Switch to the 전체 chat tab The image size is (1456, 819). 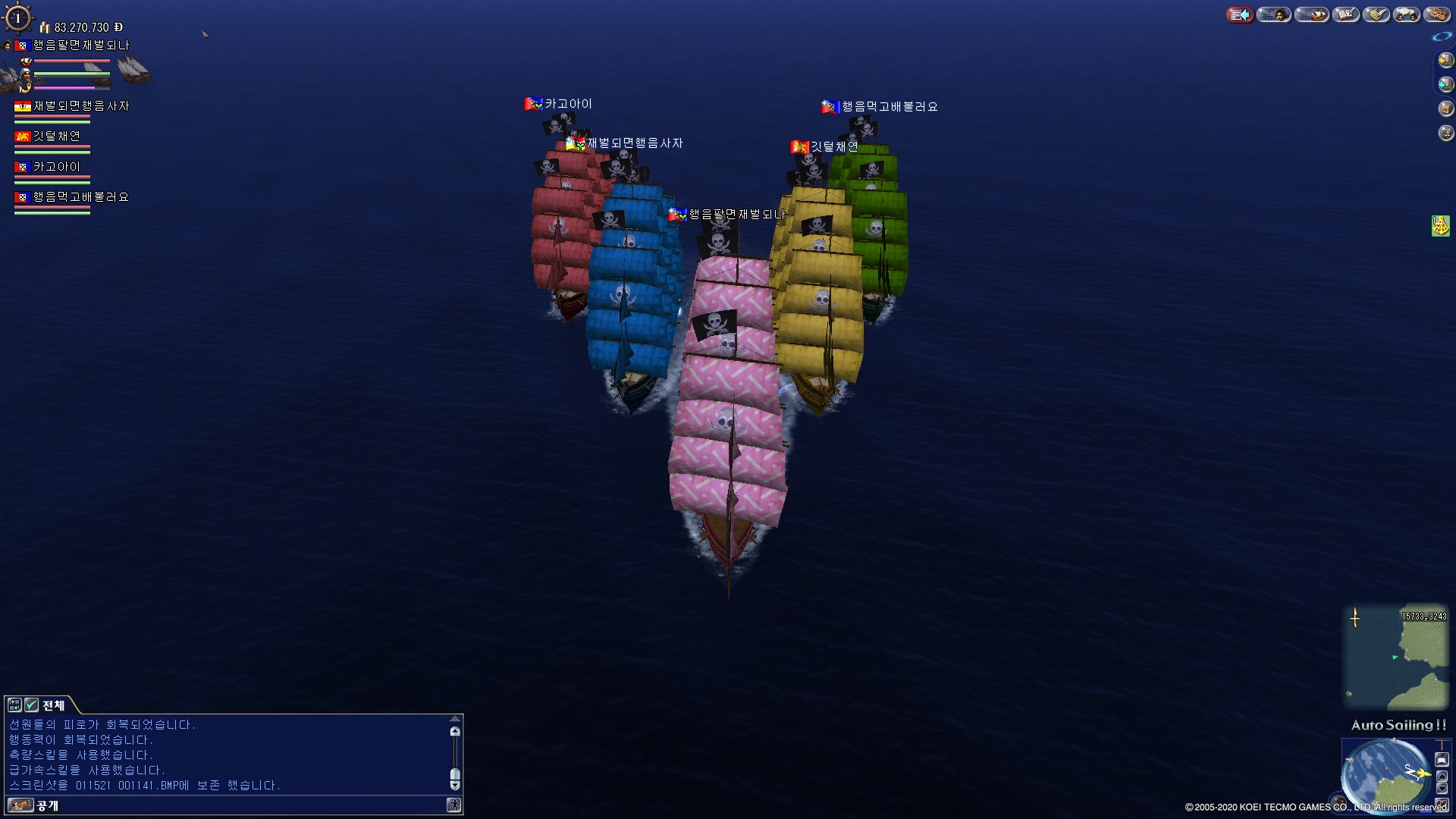click(53, 705)
